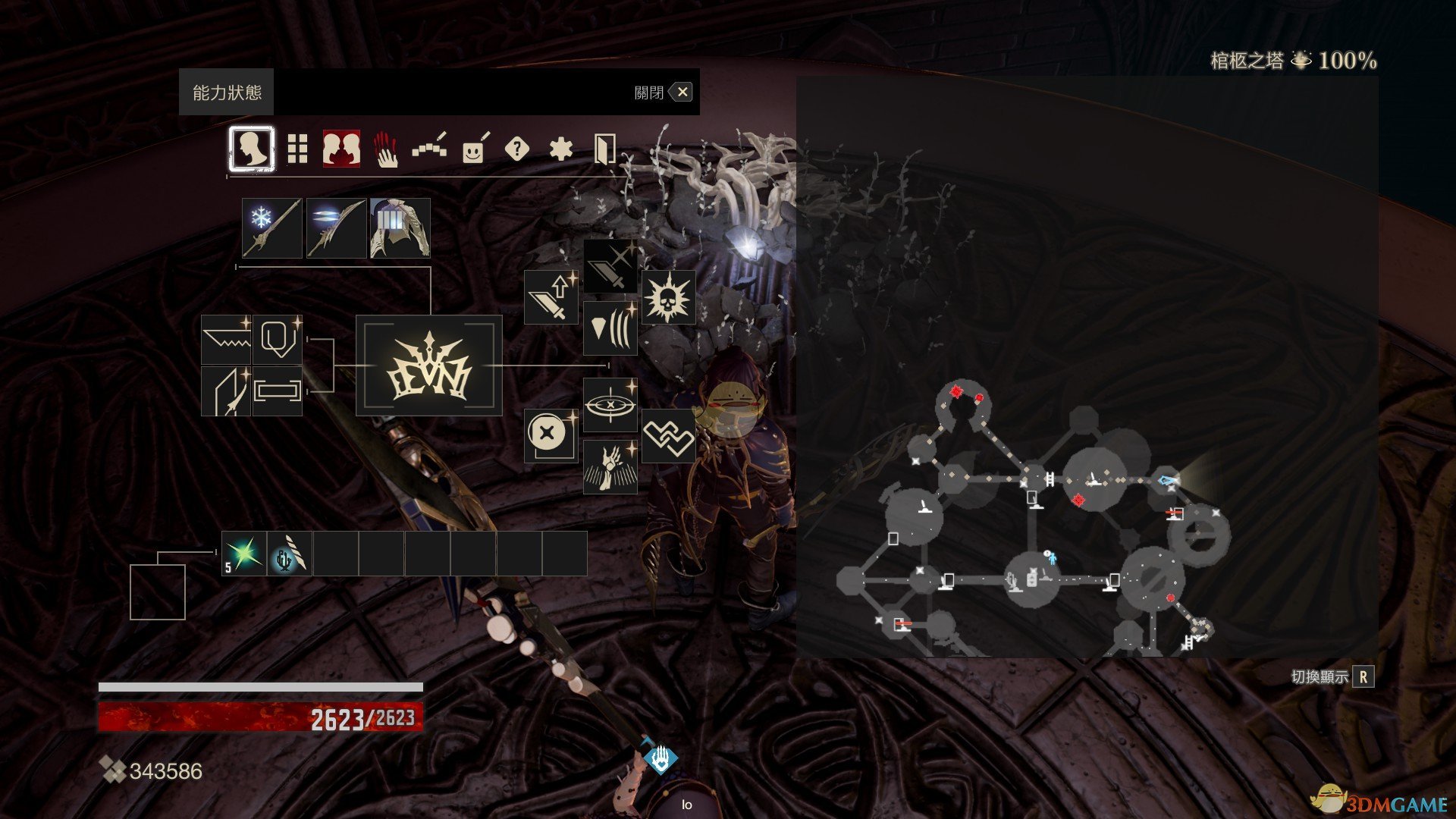This screenshot has height=819, width=1456.
Task: Open the six-square grid inventory tab
Action: tap(297, 149)
